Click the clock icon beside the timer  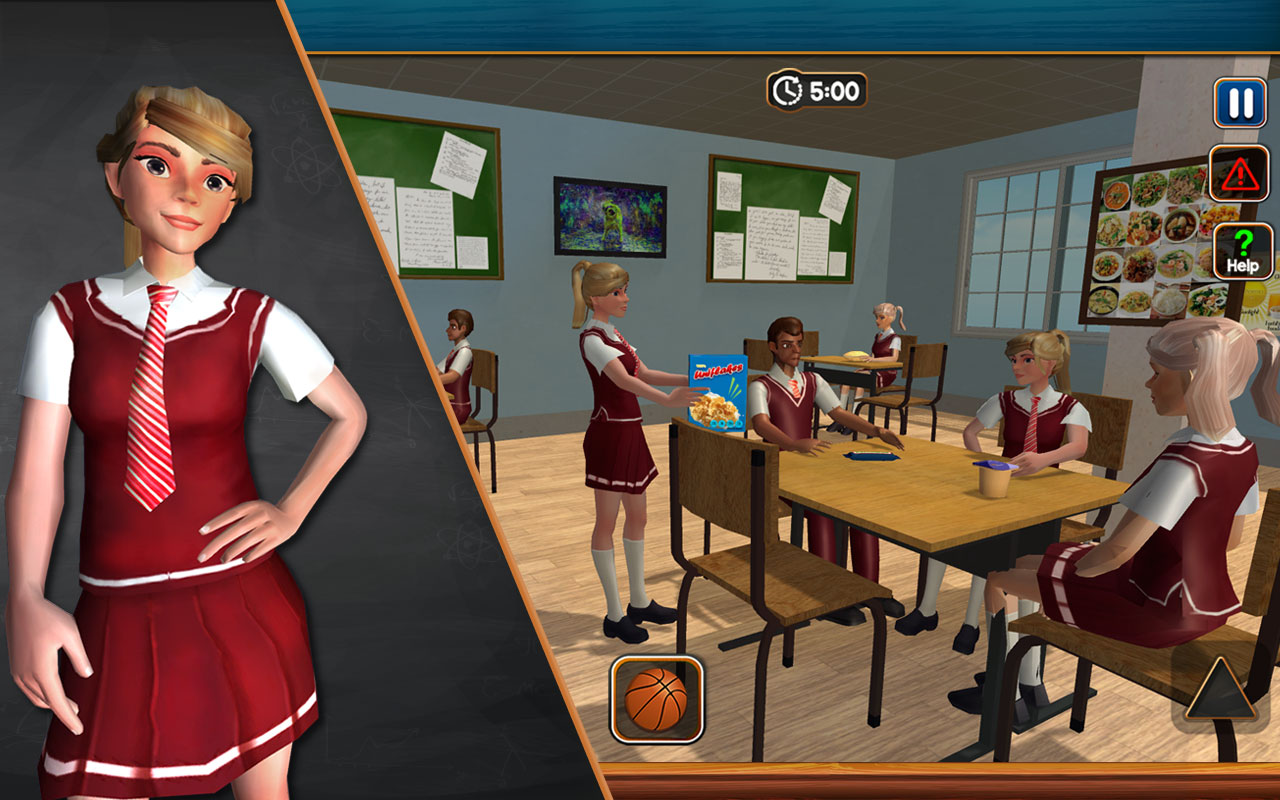[786, 91]
